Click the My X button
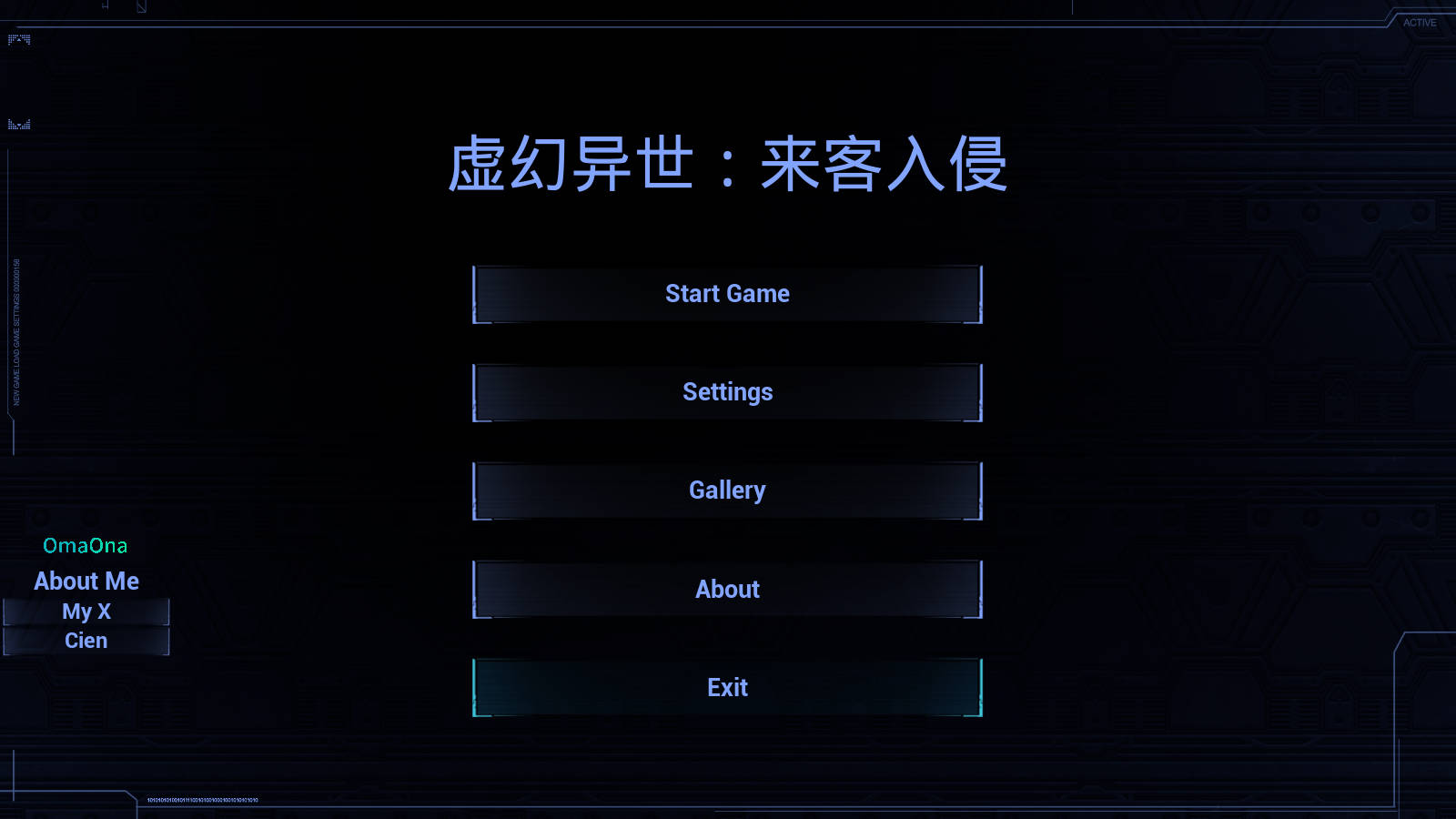 tap(86, 611)
